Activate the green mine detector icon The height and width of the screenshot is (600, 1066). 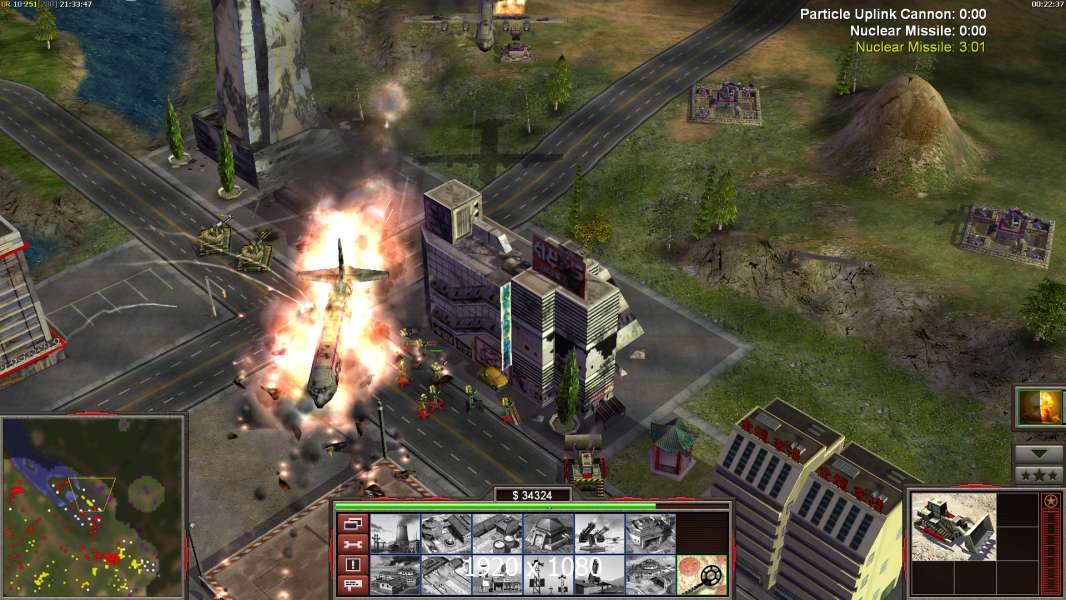(701, 574)
